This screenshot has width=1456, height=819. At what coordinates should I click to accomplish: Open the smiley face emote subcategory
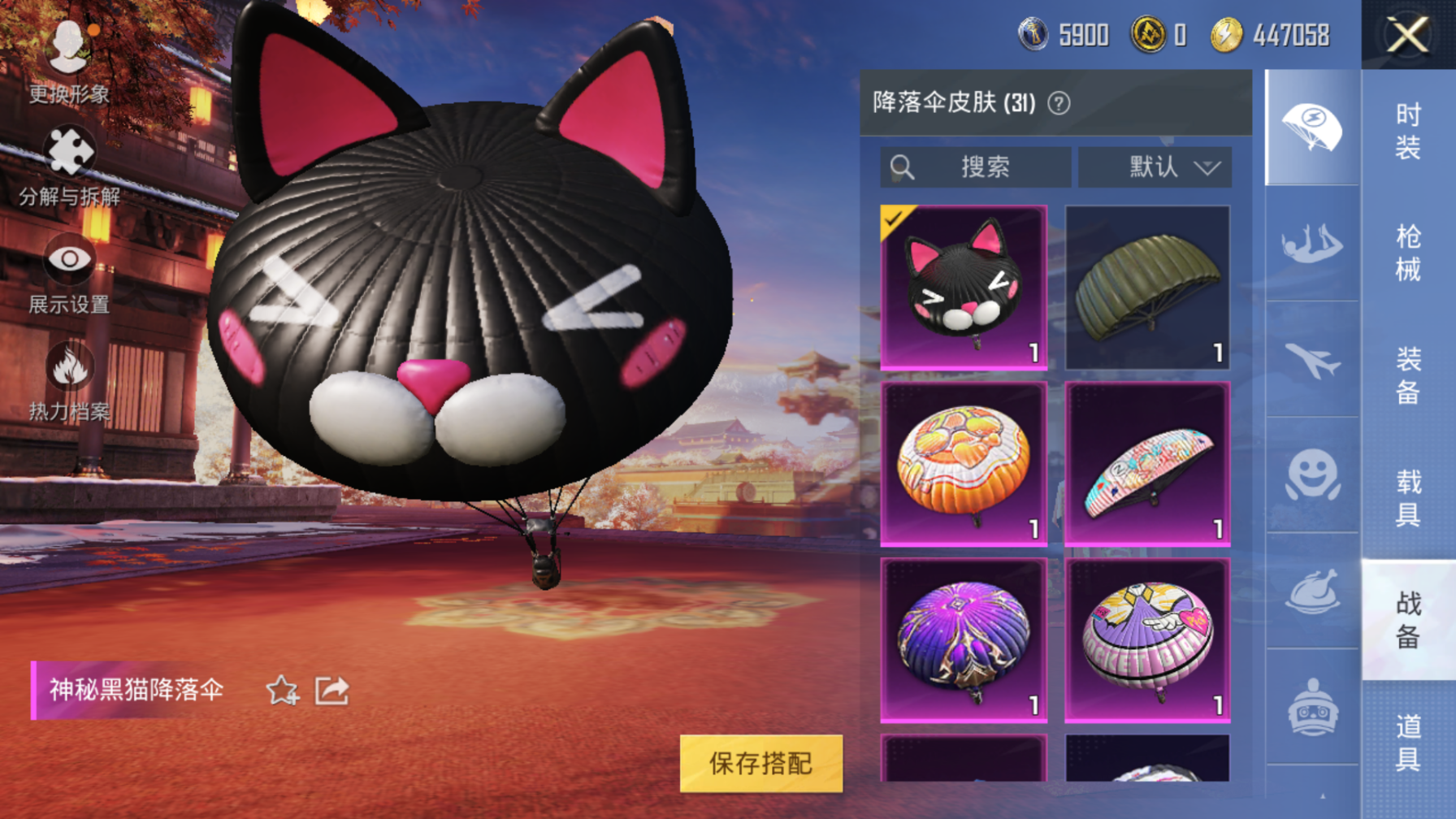(1312, 475)
